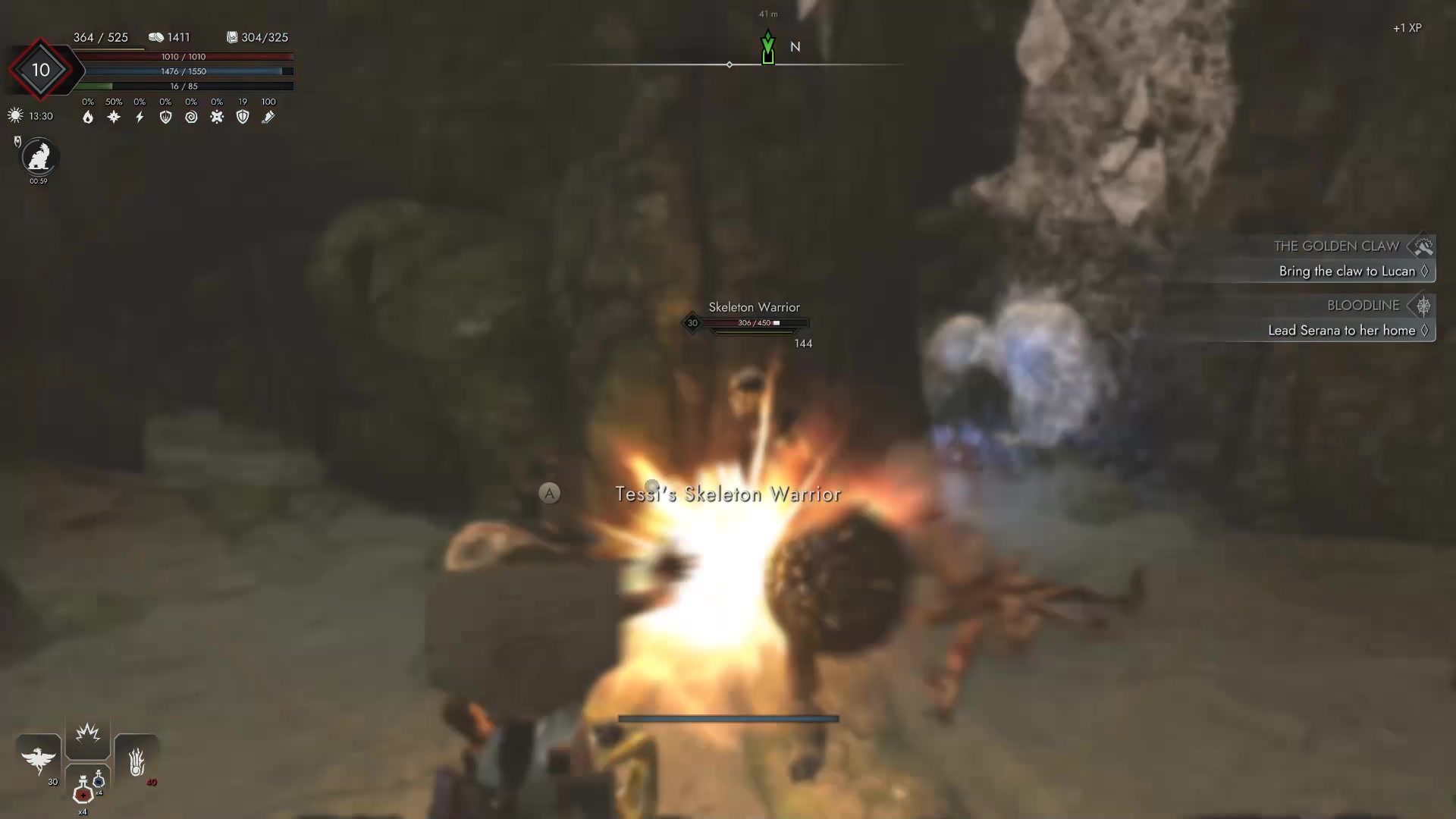Click the fire status effect icon
The height and width of the screenshot is (819, 1456).
coord(88,117)
